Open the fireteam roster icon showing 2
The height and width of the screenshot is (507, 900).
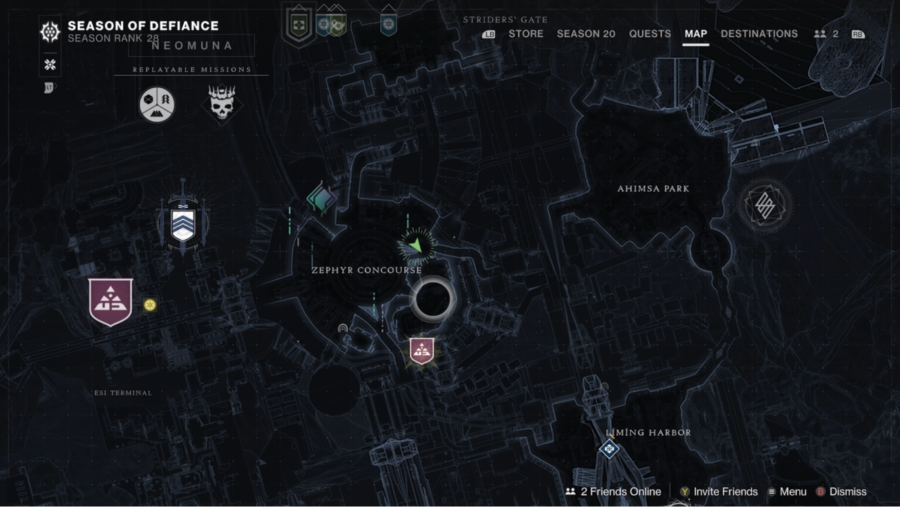pyautogui.click(x=826, y=34)
